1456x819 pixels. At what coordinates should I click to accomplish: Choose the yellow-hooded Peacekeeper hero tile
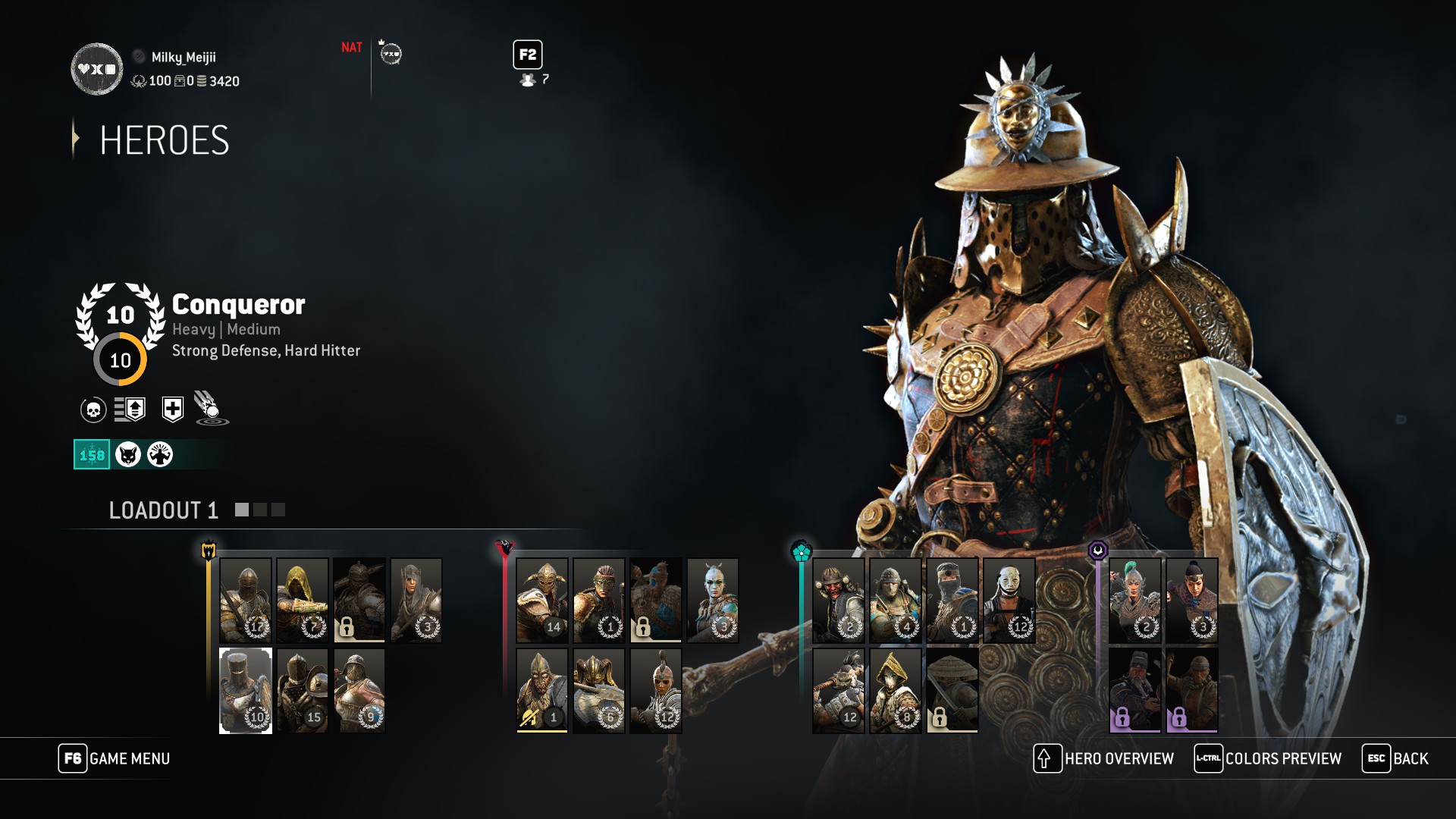click(303, 600)
